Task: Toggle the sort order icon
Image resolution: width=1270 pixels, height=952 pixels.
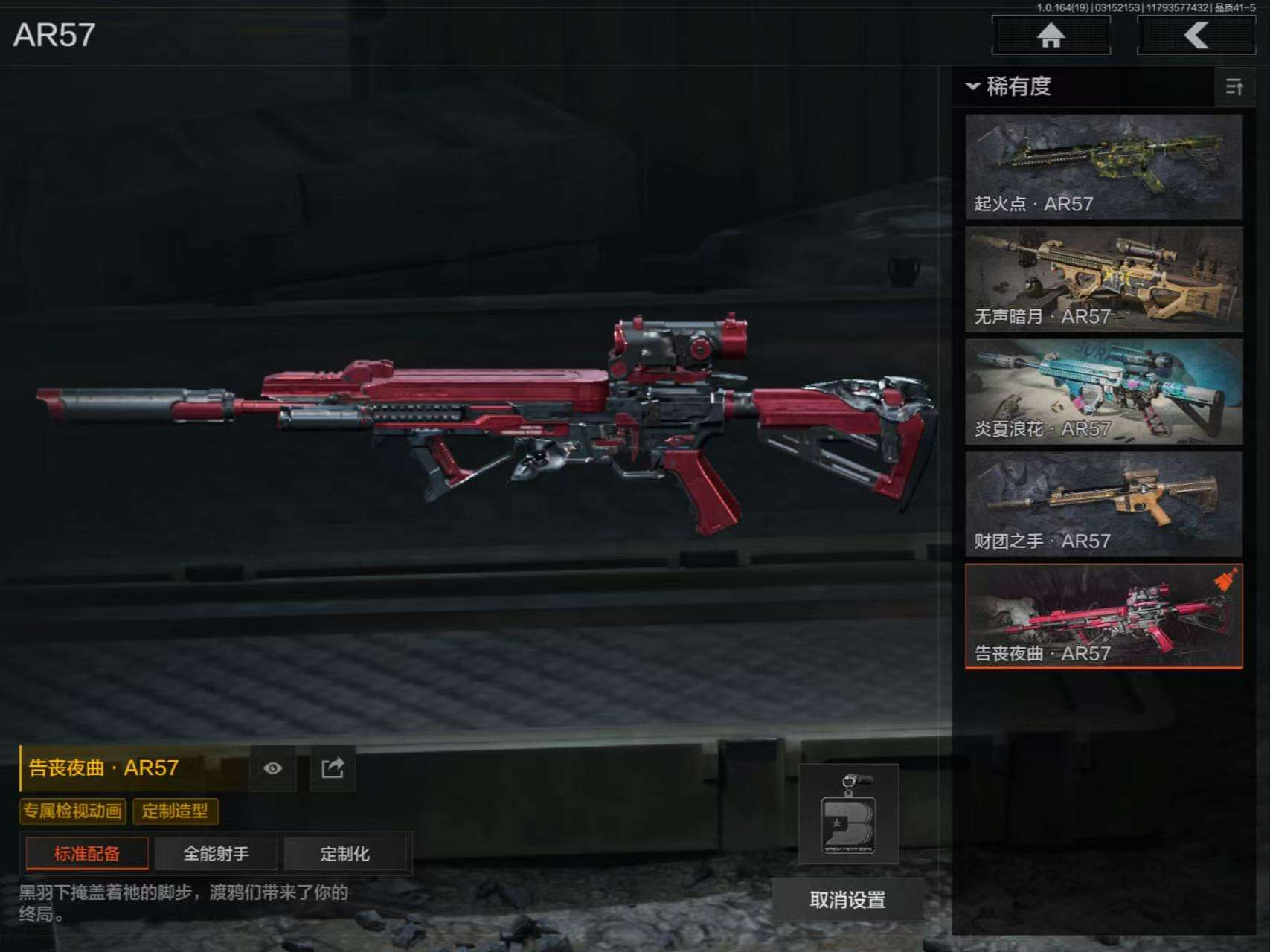Action: (x=1234, y=87)
